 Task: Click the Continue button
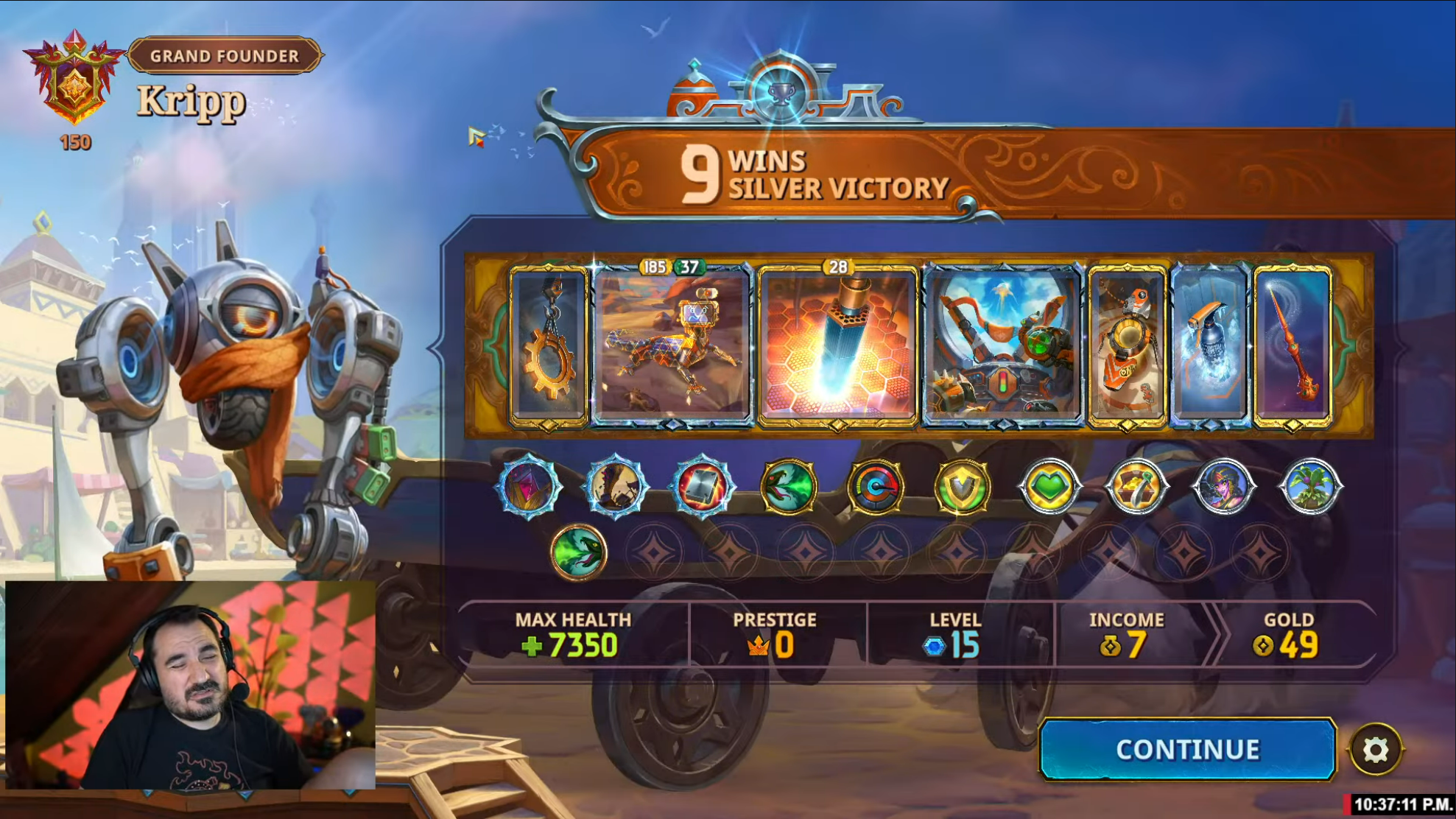(x=1186, y=749)
